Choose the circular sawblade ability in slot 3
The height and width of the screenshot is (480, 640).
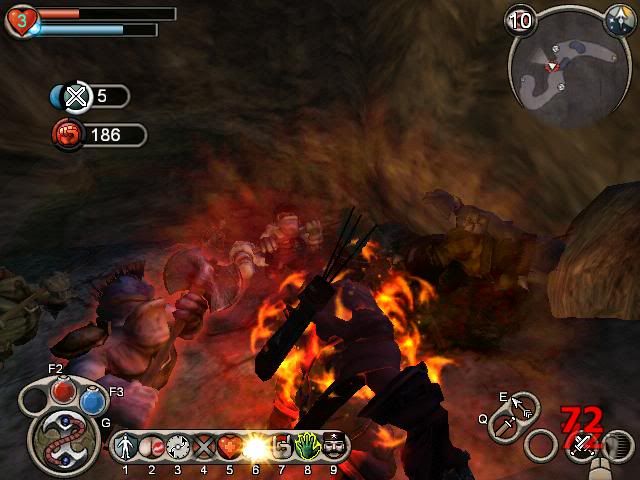[178, 447]
